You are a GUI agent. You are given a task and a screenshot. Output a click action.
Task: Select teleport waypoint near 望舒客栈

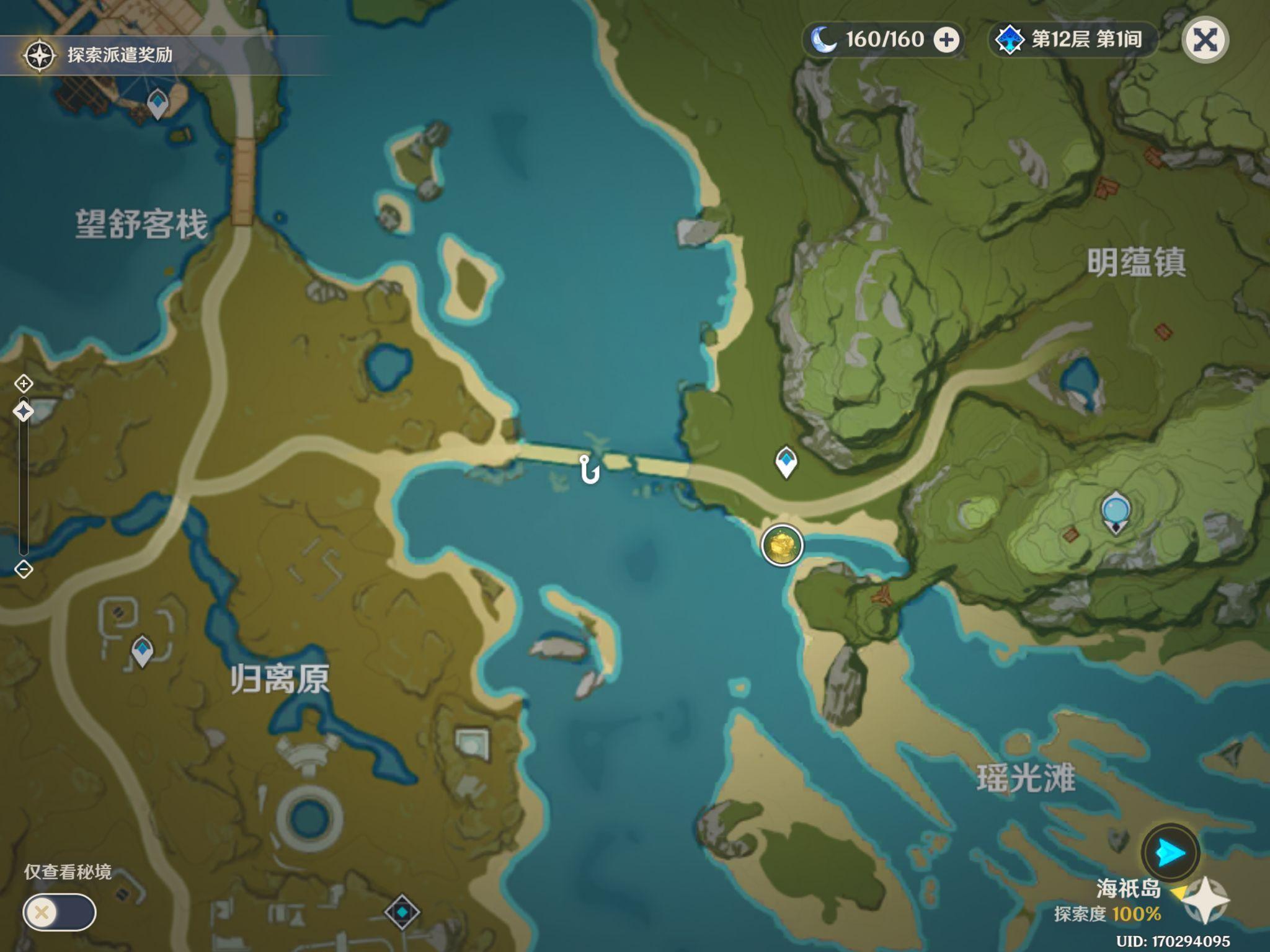[158, 104]
